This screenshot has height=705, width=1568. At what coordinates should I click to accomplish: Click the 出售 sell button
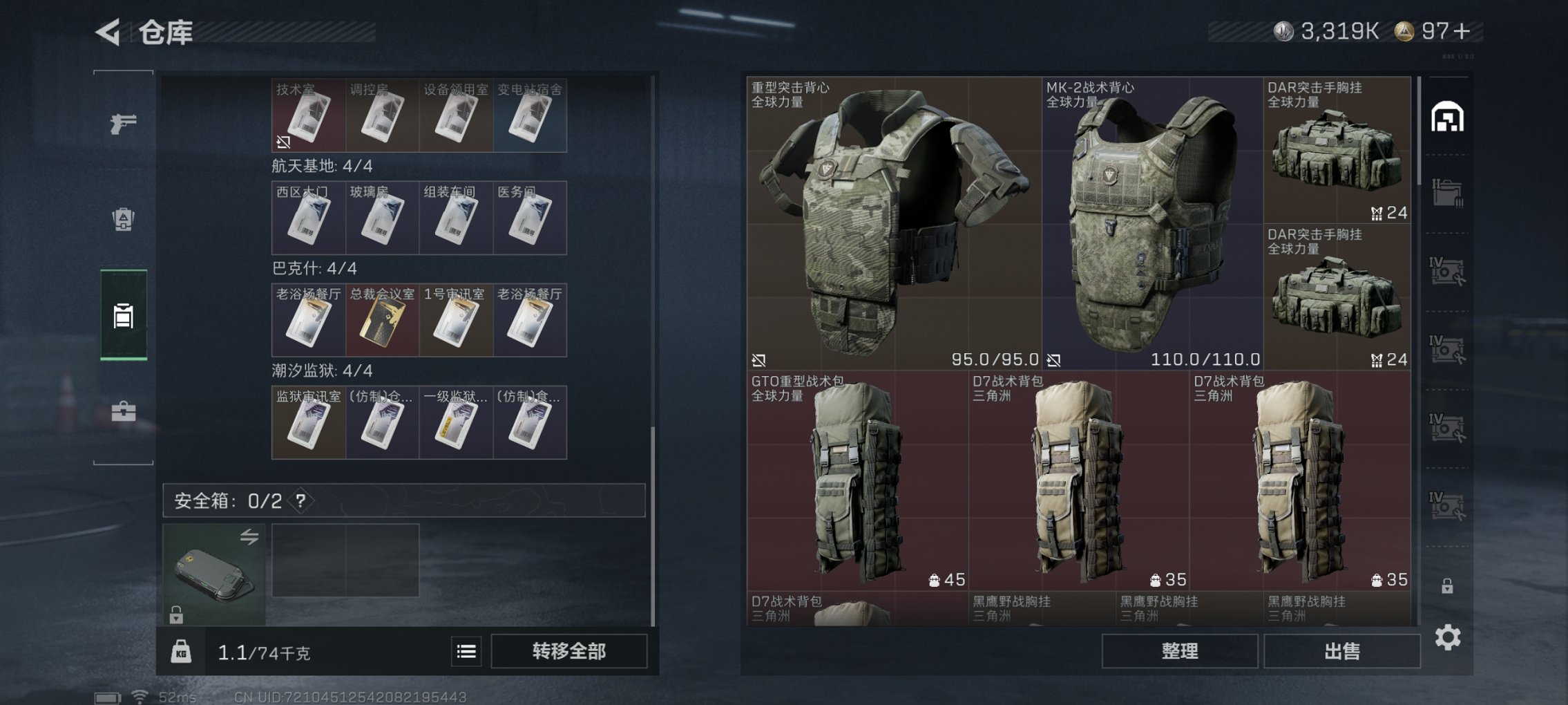1341,650
